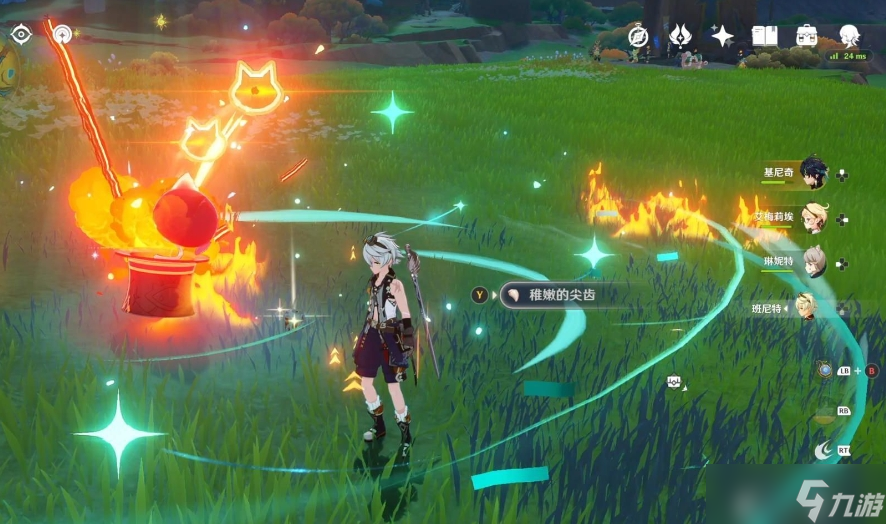
Task: Open the inventory backpack
Action: (807, 36)
